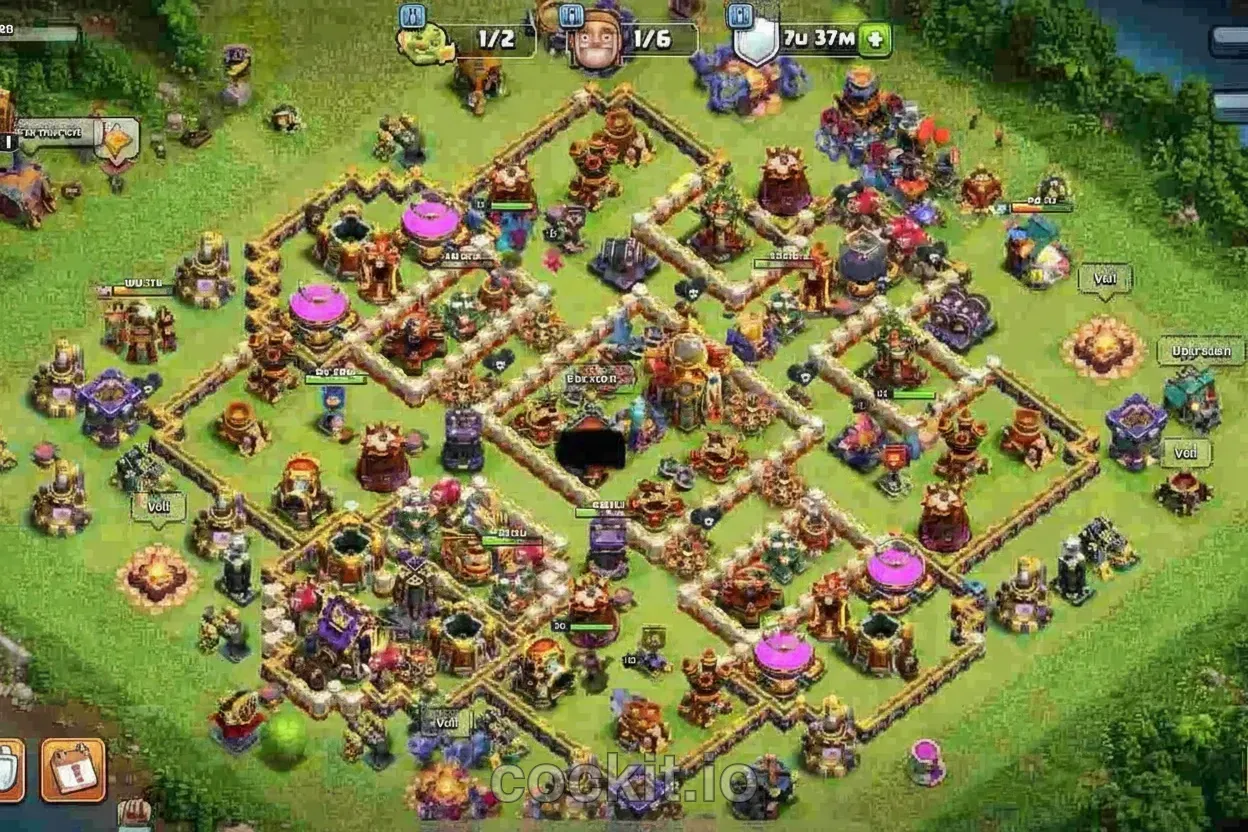Click the small blue icon above goblin builder

point(413,16)
